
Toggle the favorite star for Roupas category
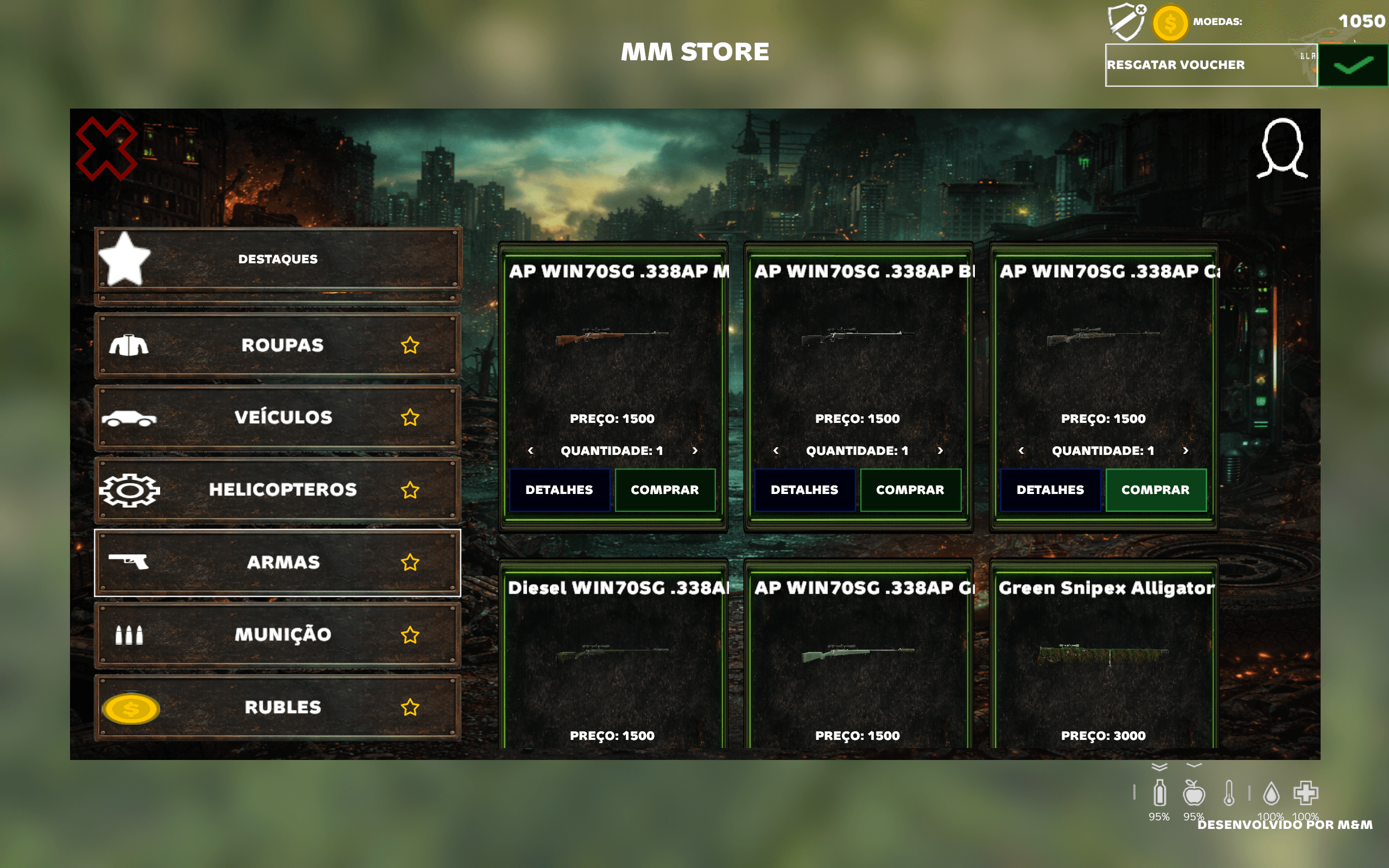pos(410,346)
